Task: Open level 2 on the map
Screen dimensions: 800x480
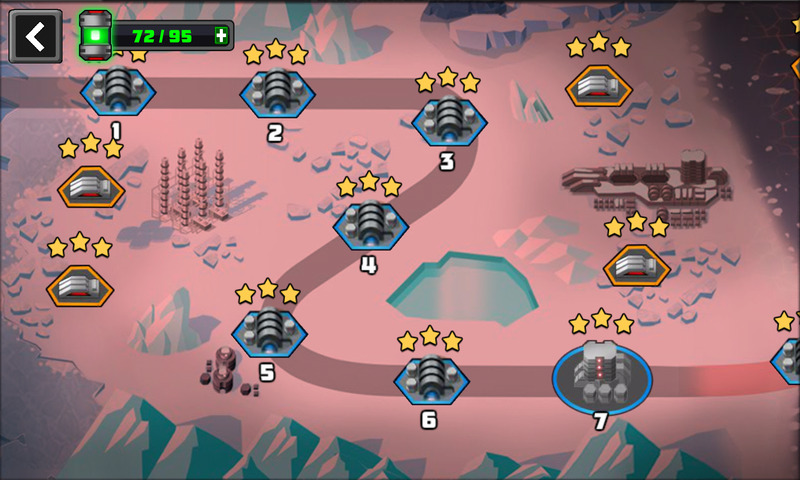Action: click(277, 92)
